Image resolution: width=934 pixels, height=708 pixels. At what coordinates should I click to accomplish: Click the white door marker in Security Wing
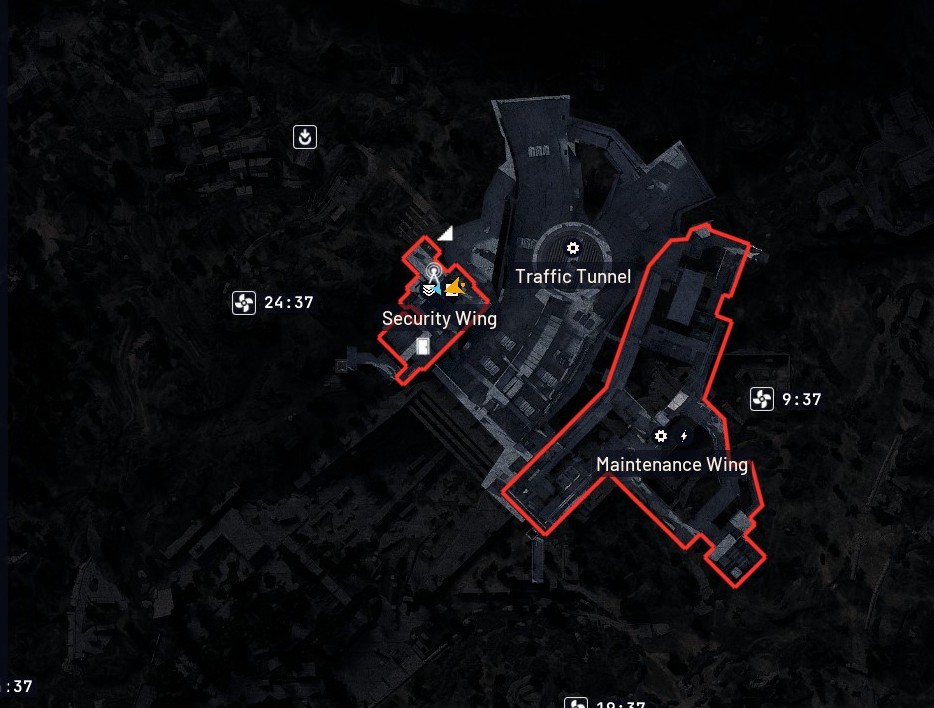423,347
